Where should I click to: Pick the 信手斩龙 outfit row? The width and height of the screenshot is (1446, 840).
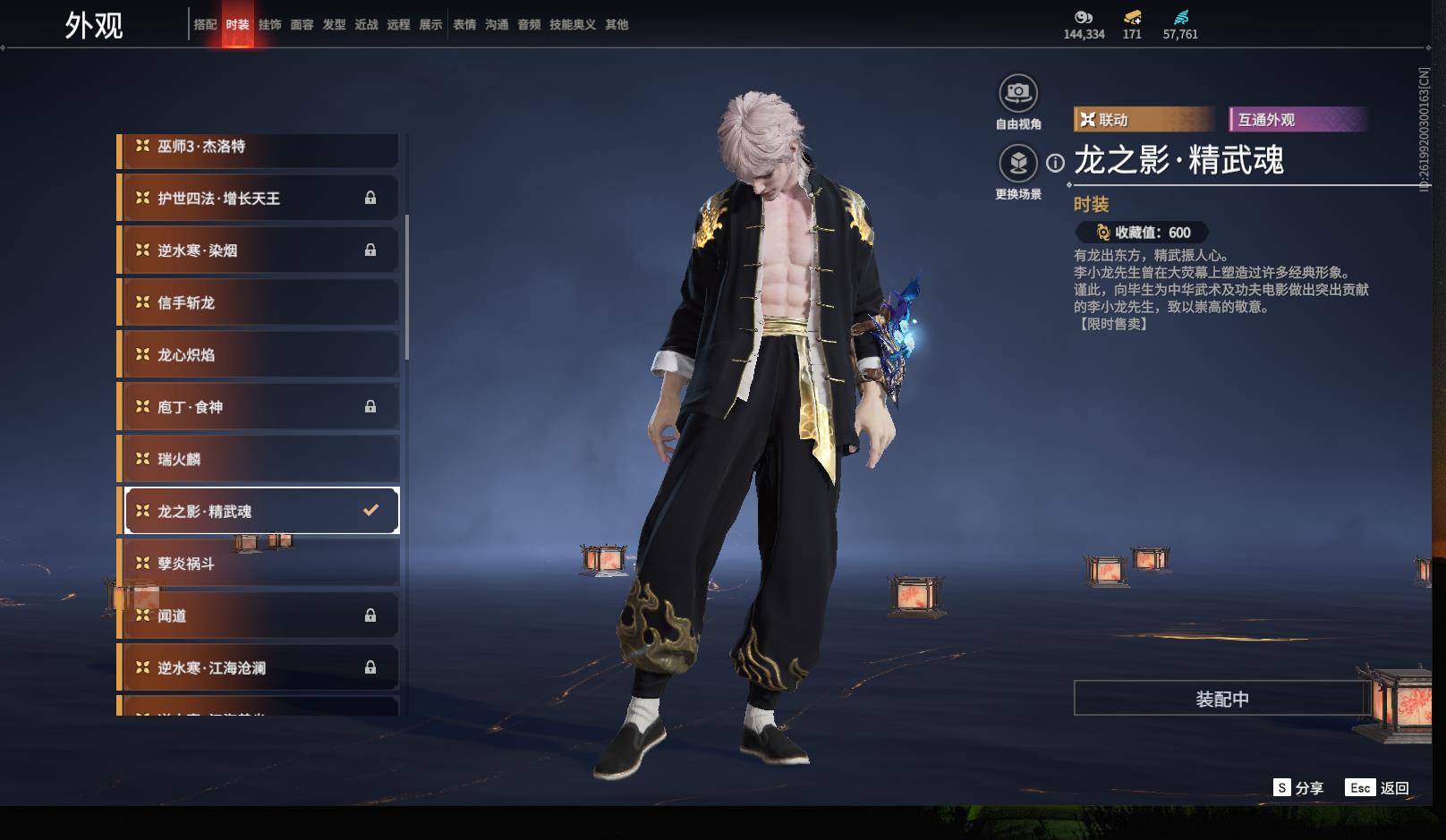[x=259, y=303]
